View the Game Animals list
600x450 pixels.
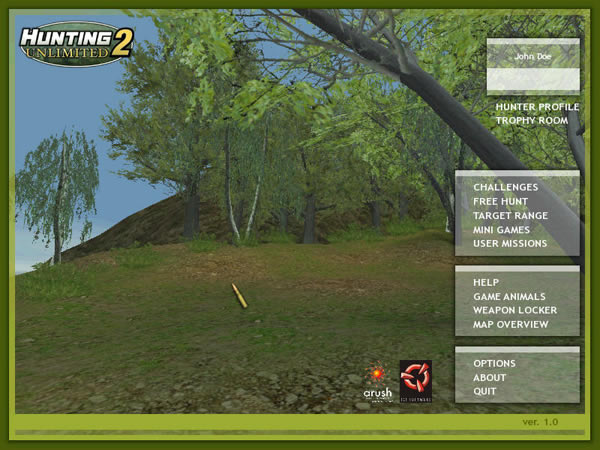509,296
